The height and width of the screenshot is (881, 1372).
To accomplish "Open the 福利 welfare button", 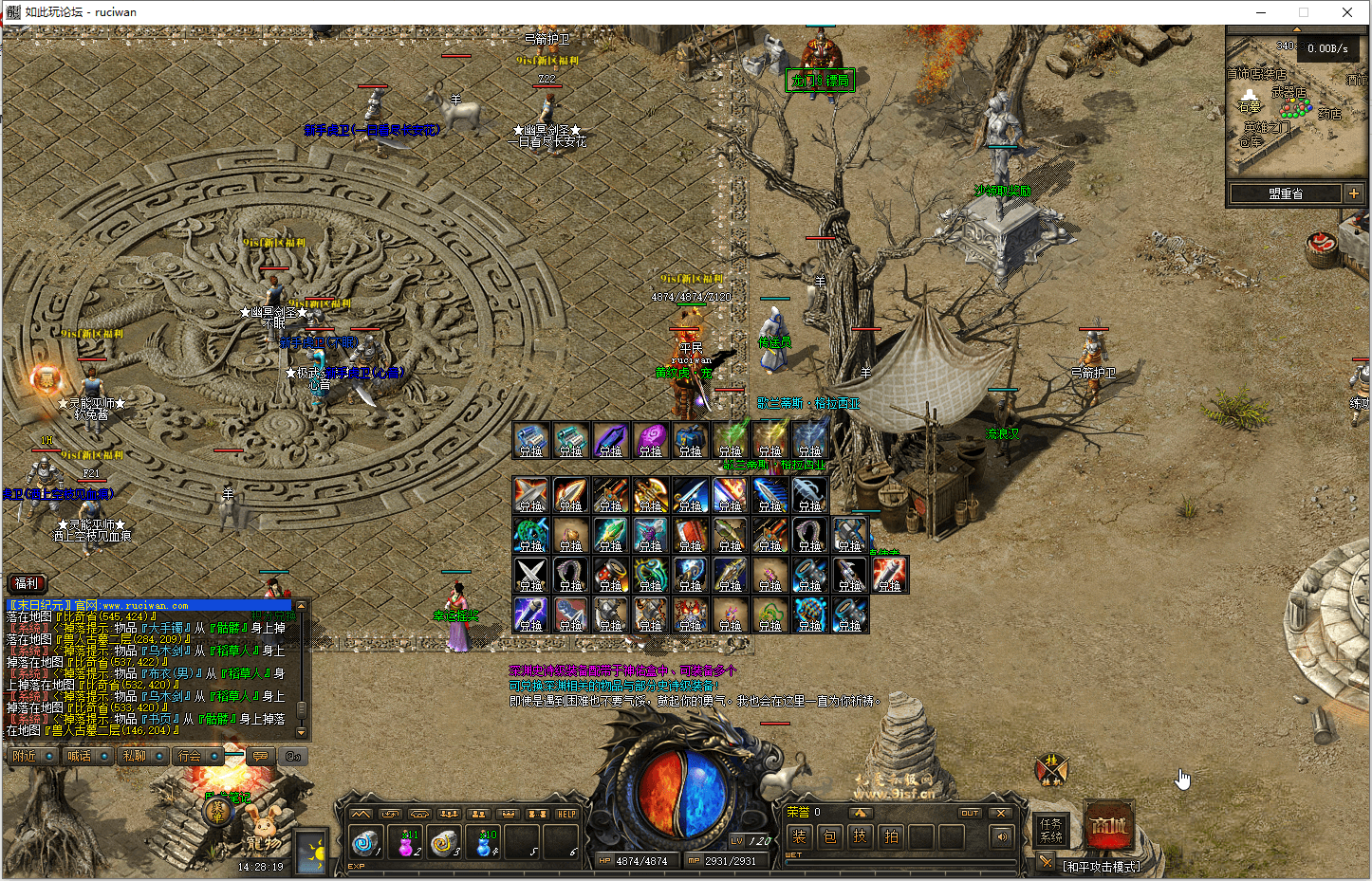I will pyautogui.click(x=27, y=583).
